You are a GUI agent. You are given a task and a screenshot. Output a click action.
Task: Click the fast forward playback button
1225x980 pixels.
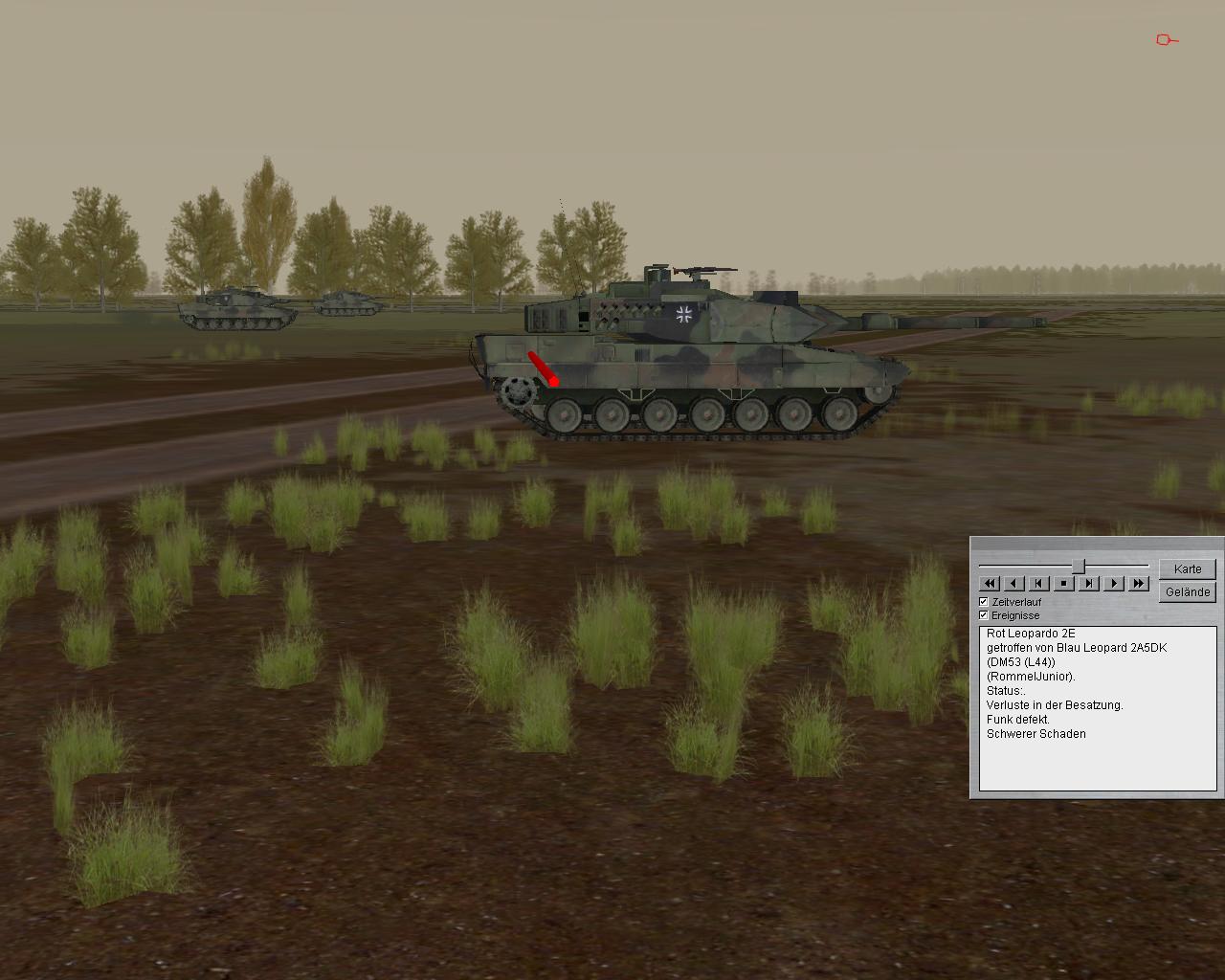click(x=1138, y=583)
